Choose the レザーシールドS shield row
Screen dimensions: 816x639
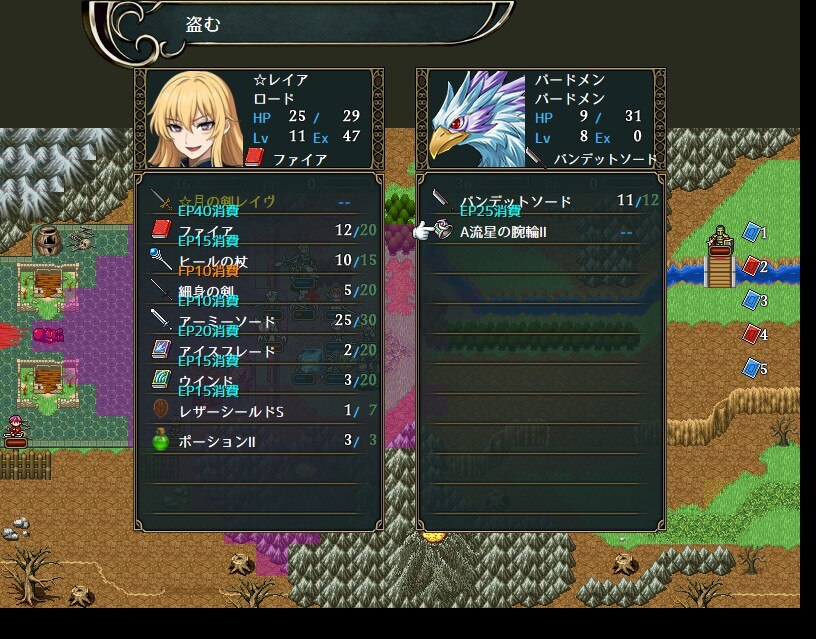click(x=258, y=411)
